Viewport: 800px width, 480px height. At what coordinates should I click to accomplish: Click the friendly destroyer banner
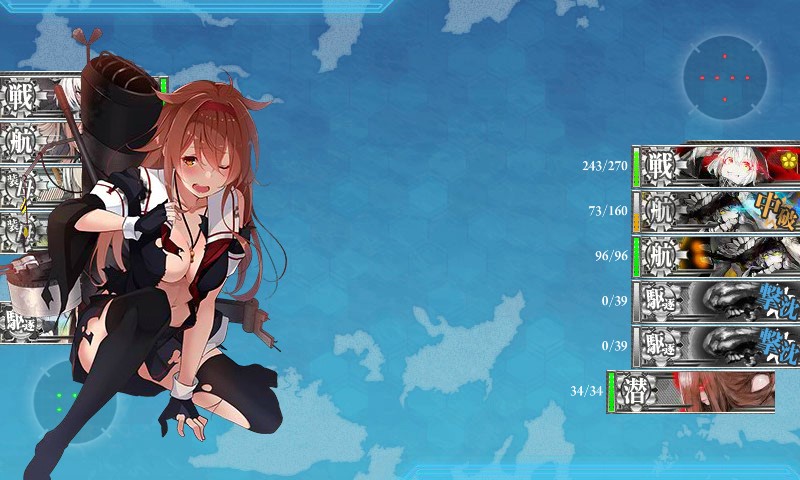click(35, 322)
